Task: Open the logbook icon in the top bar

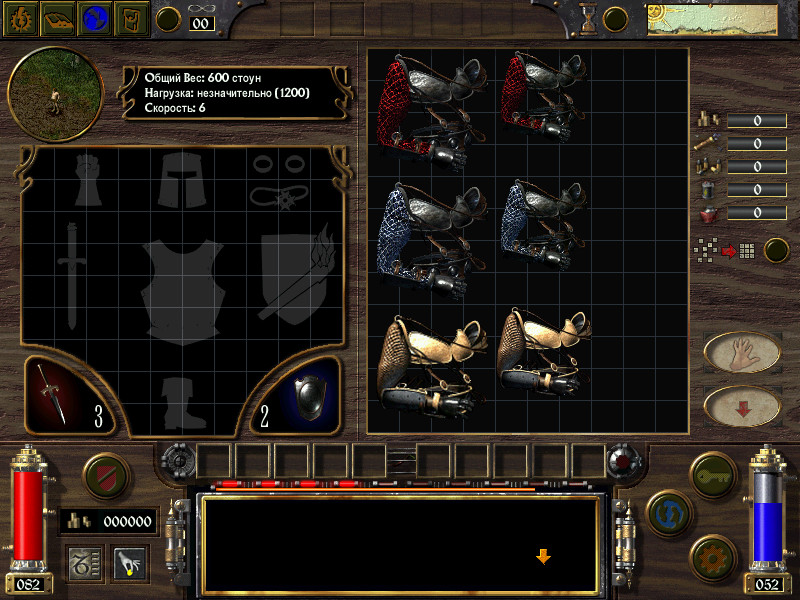Action: click(57, 18)
